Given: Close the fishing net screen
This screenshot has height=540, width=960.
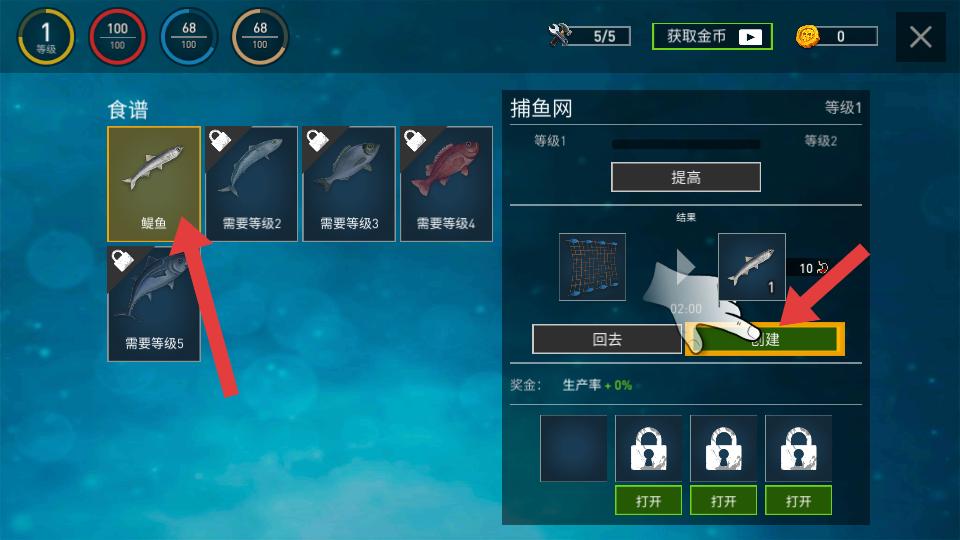Looking at the screenshot, I should click(x=920, y=38).
